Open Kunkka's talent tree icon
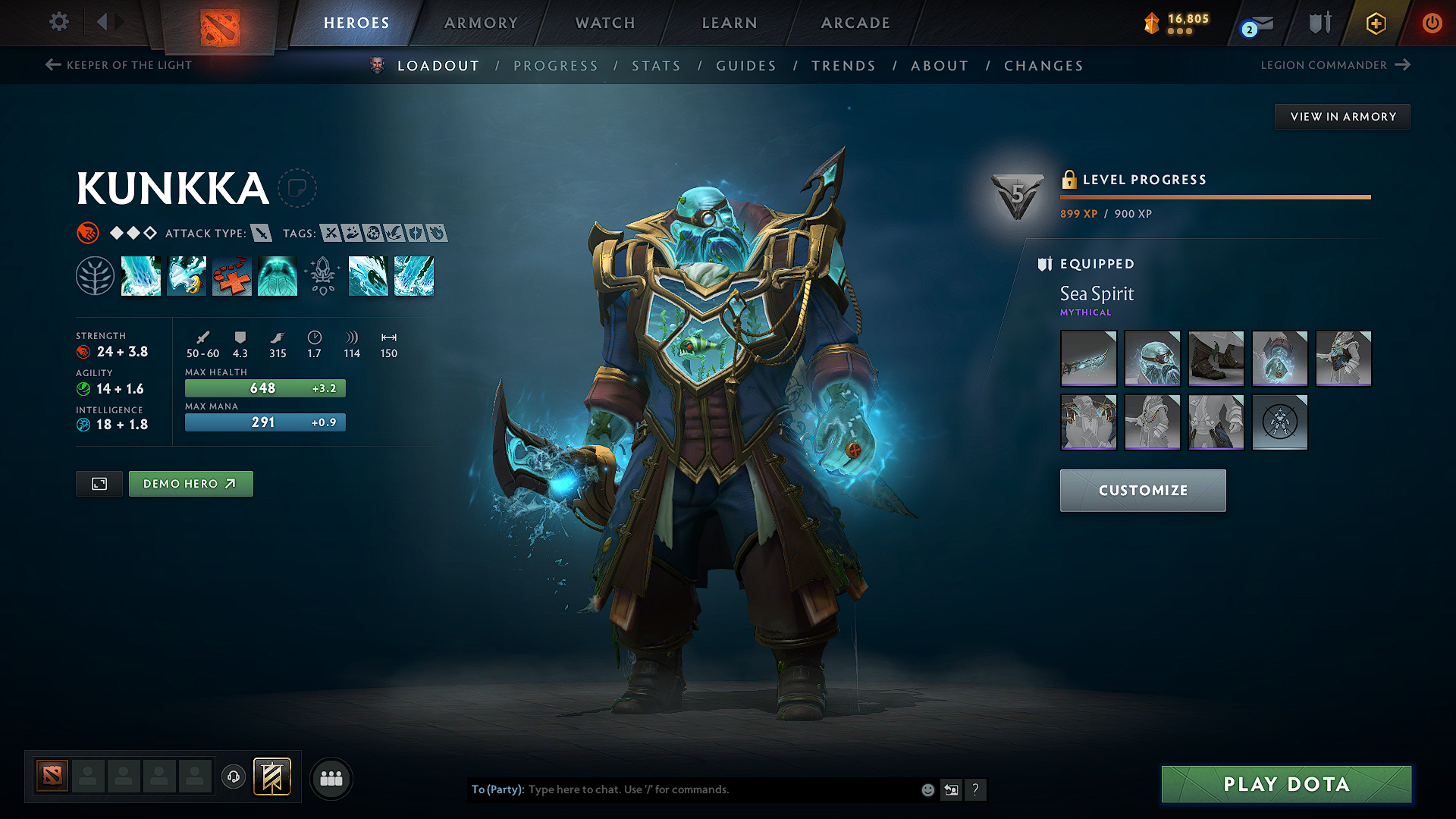The height and width of the screenshot is (819, 1456). 95,276
